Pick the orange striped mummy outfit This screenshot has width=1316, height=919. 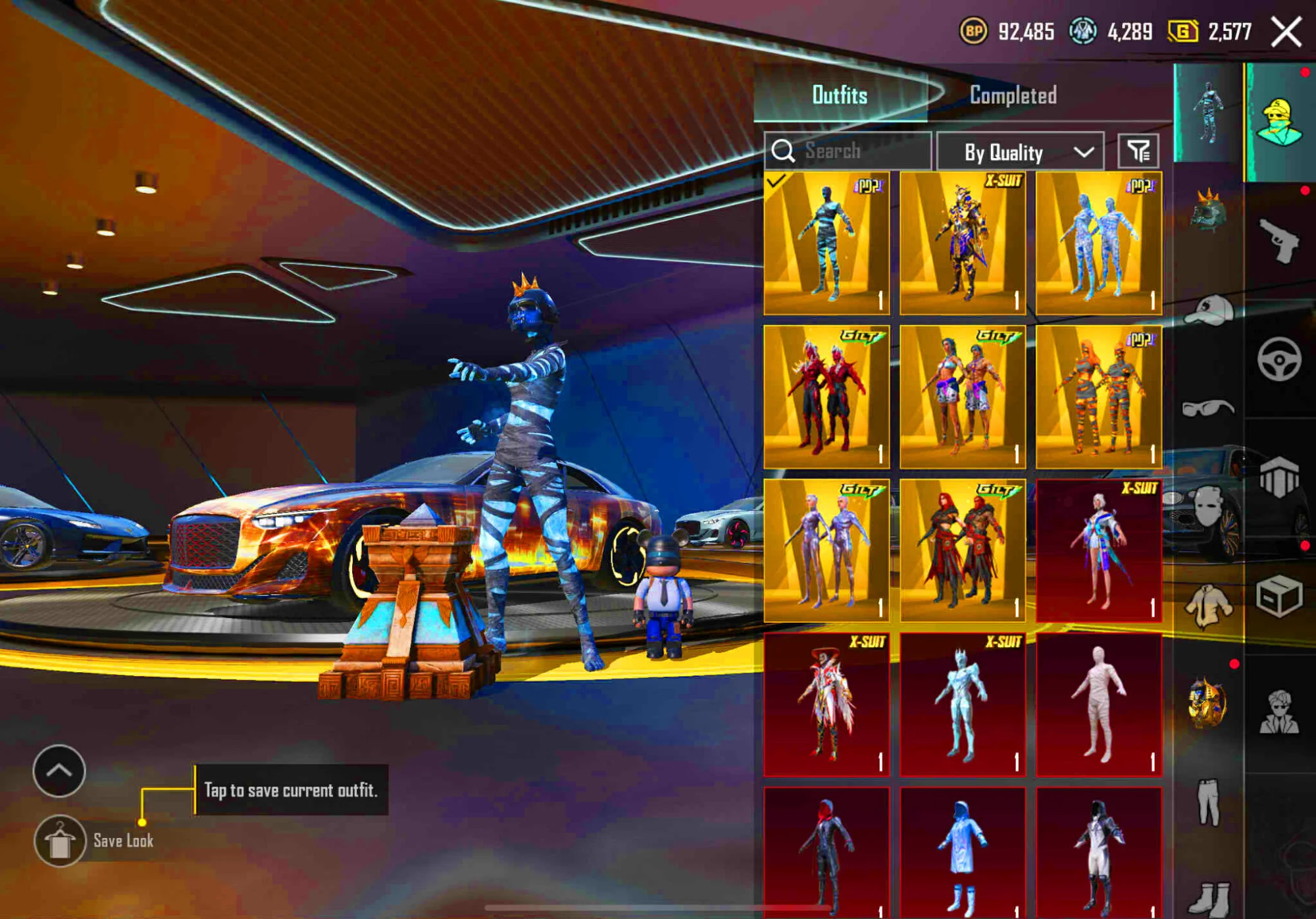click(x=1098, y=397)
